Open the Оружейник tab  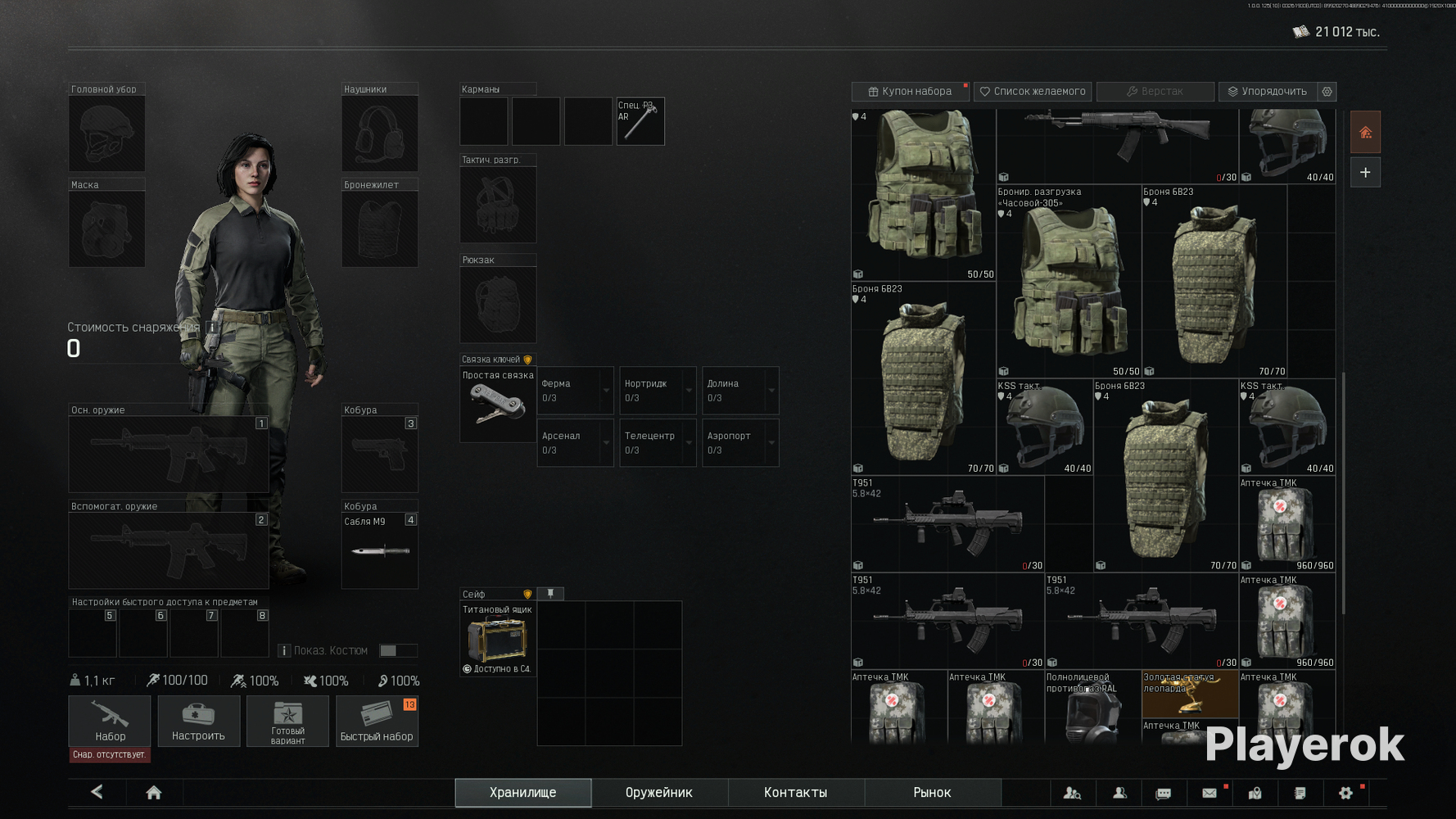[658, 792]
